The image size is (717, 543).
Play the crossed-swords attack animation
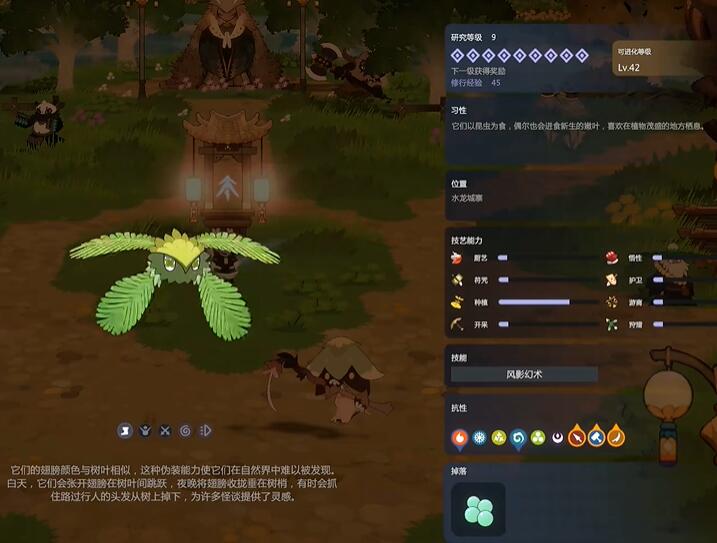pos(165,431)
